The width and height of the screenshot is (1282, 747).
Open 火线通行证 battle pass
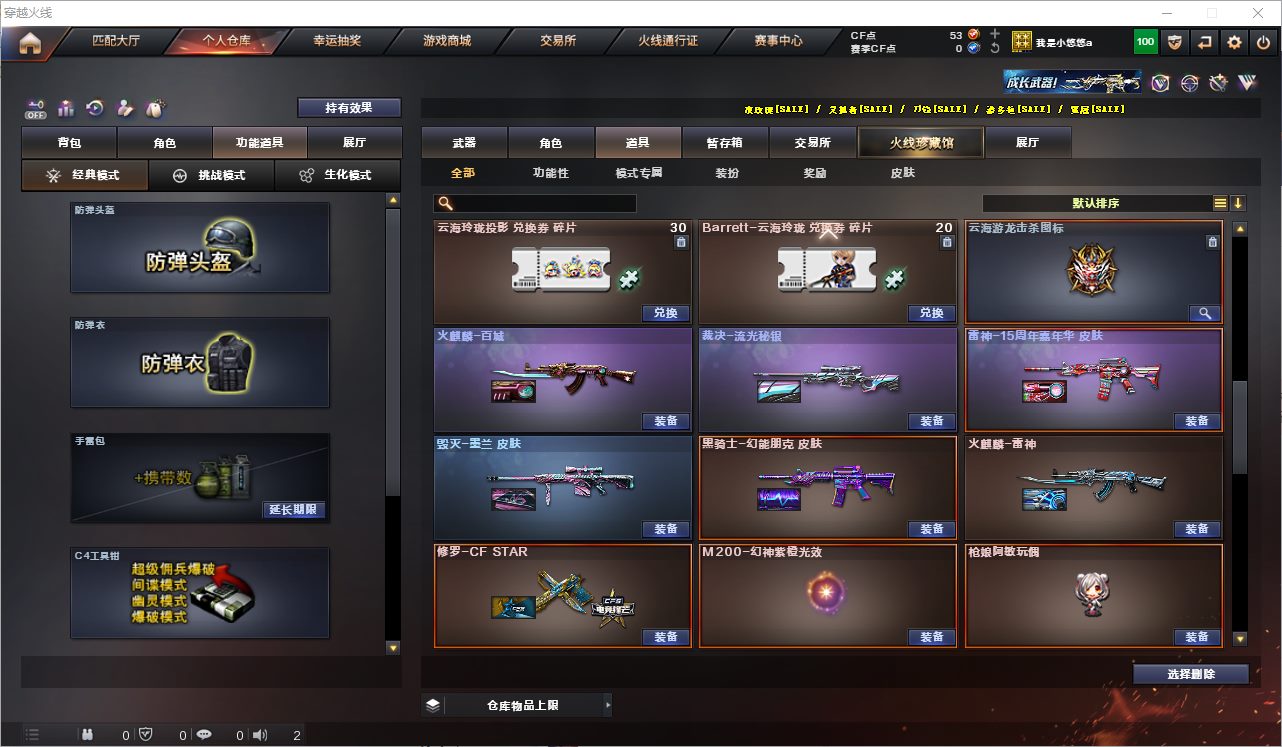point(668,41)
